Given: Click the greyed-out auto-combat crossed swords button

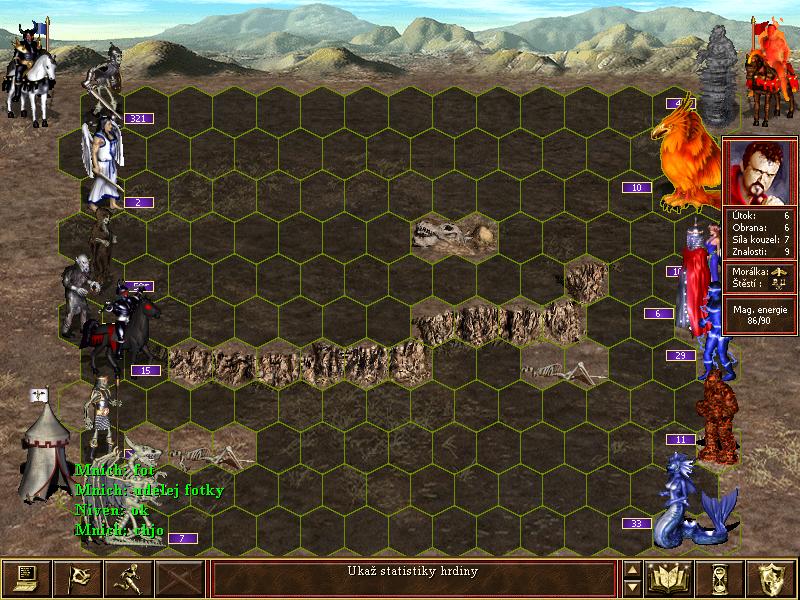Looking at the screenshot, I should coord(179,579).
